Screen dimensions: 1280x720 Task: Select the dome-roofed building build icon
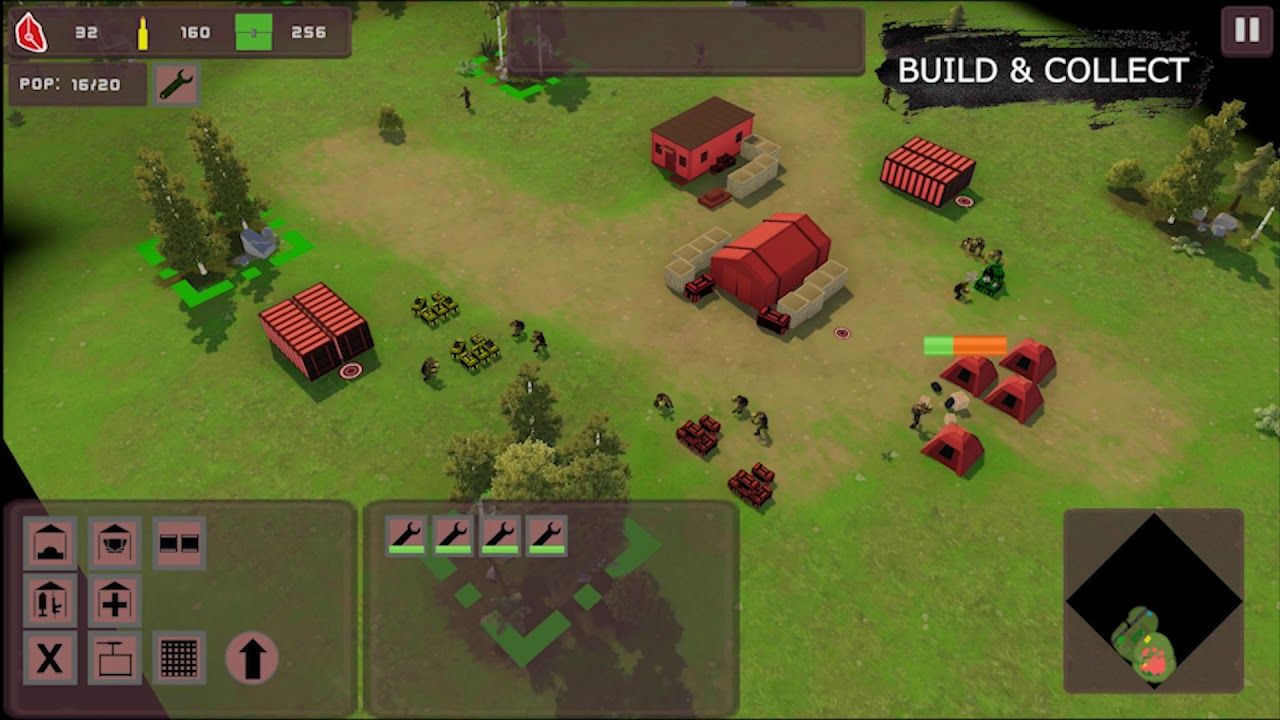coord(50,543)
